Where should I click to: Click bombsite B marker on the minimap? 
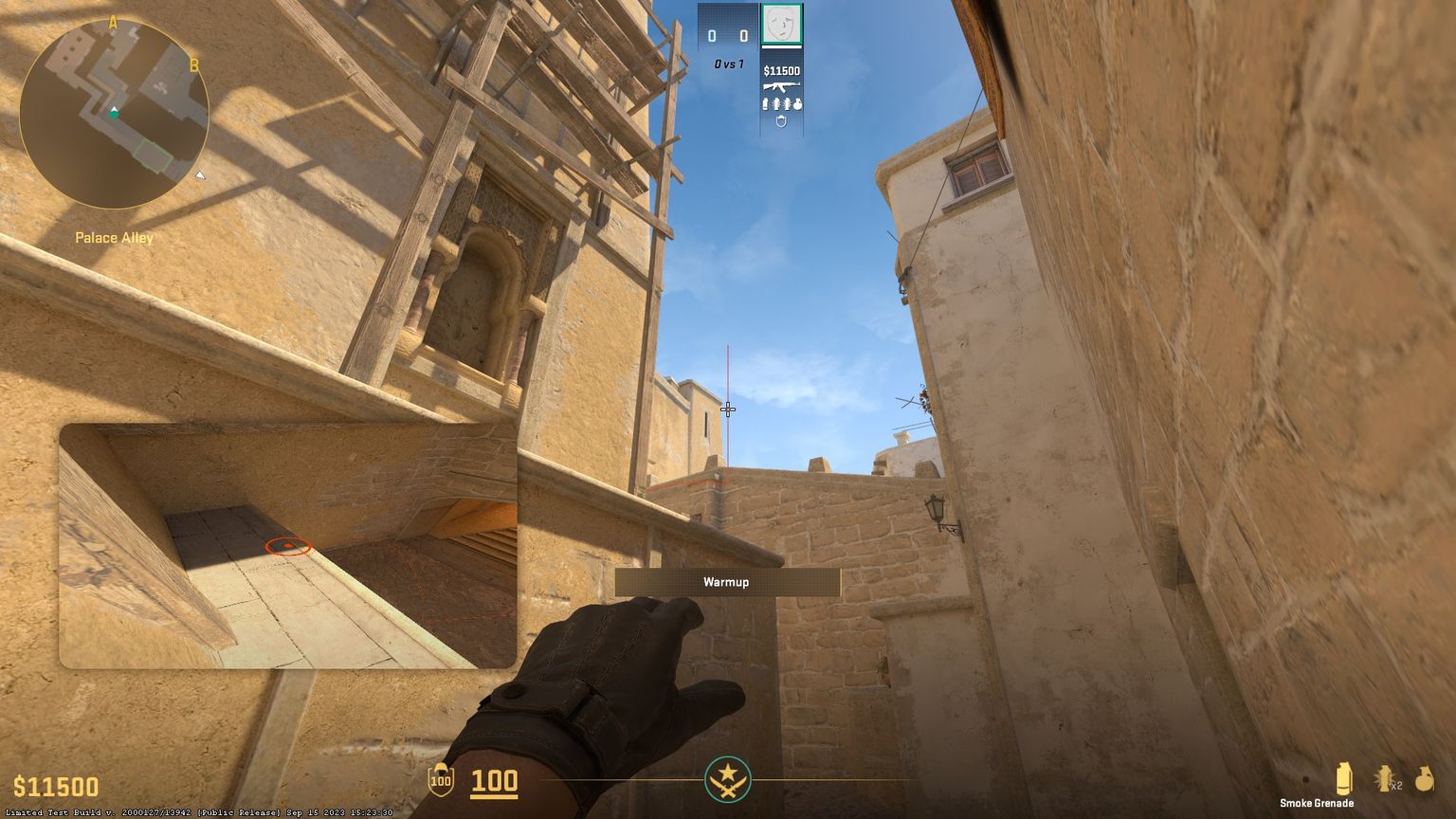194,64
